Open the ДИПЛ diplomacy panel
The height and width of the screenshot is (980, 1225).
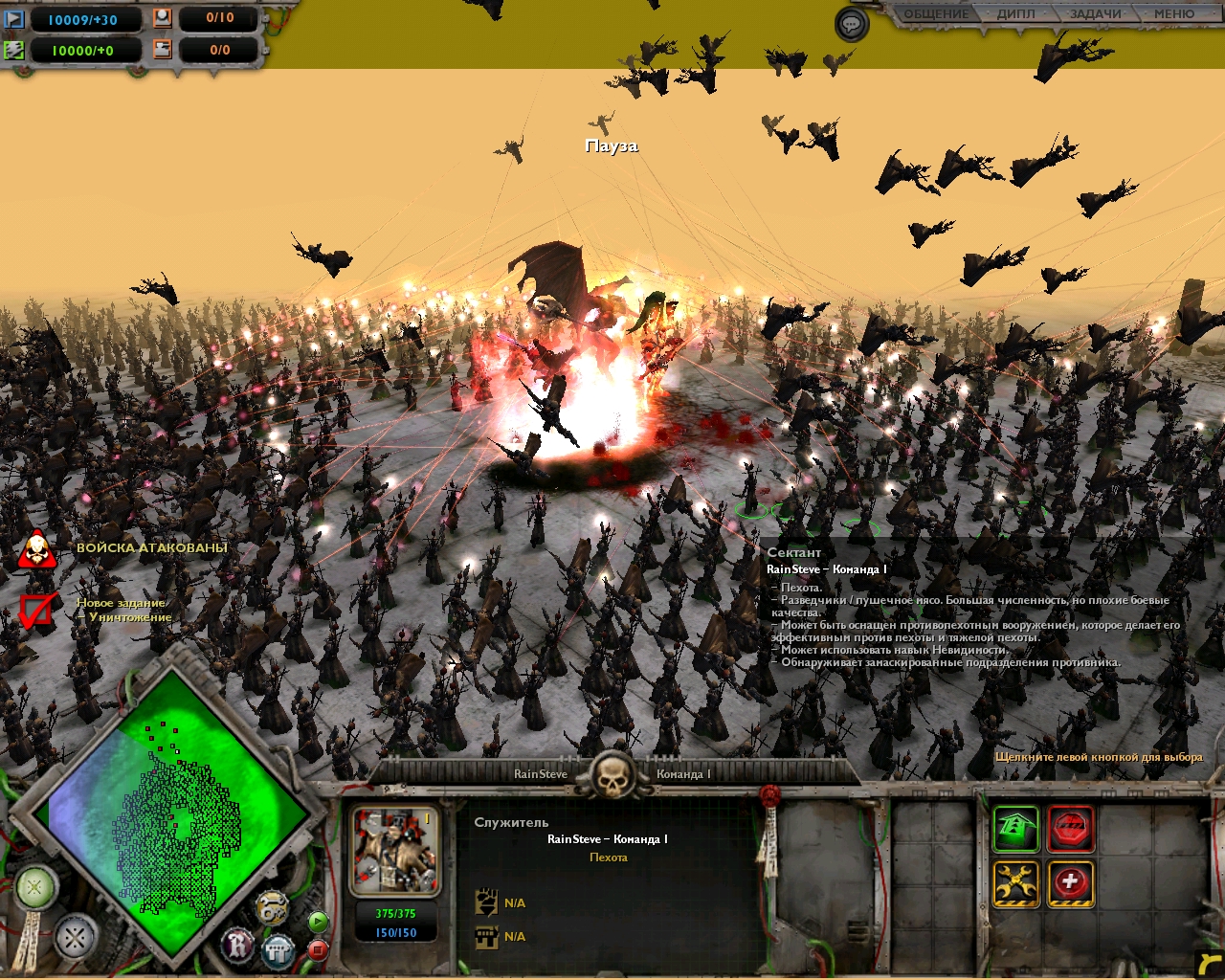pyautogui.click(x=1015, y=14)
